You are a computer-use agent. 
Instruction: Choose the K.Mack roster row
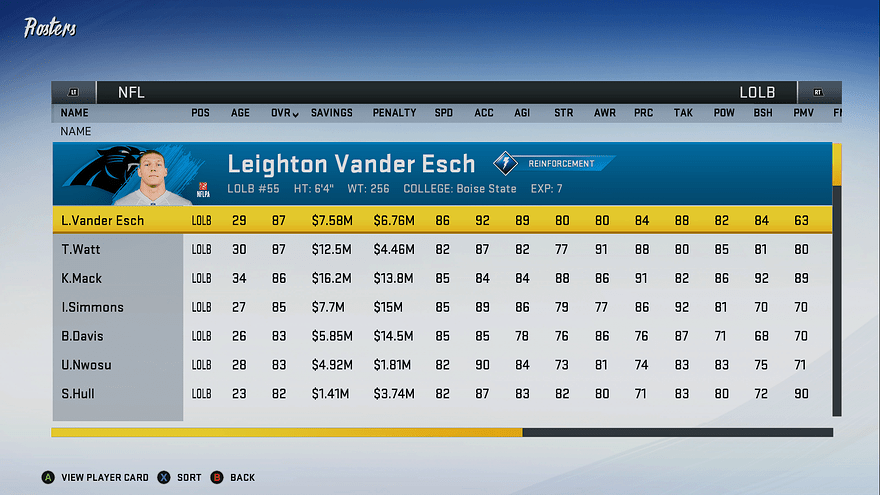[x=81, y=278]
